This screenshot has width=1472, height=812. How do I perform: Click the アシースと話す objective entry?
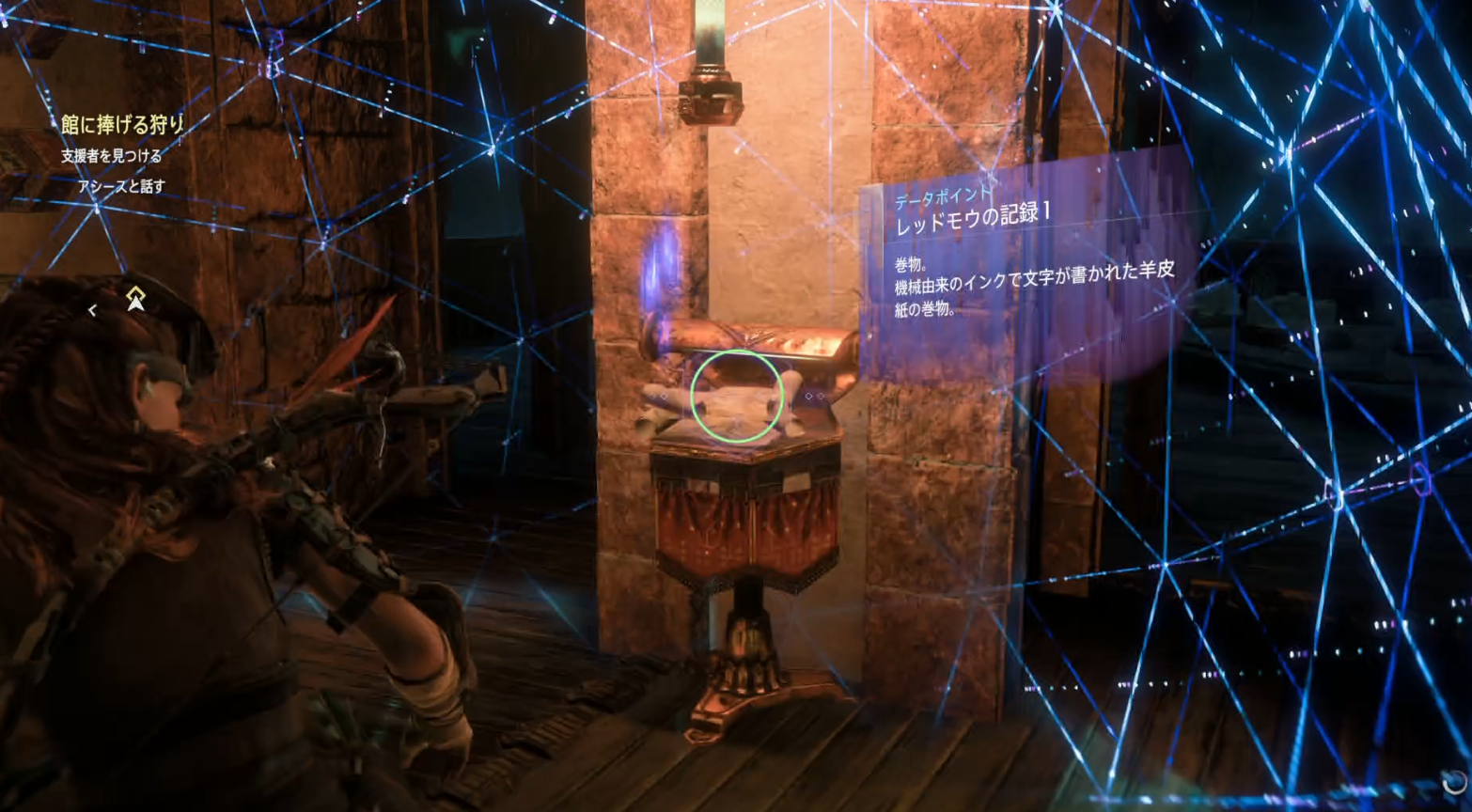121,187
